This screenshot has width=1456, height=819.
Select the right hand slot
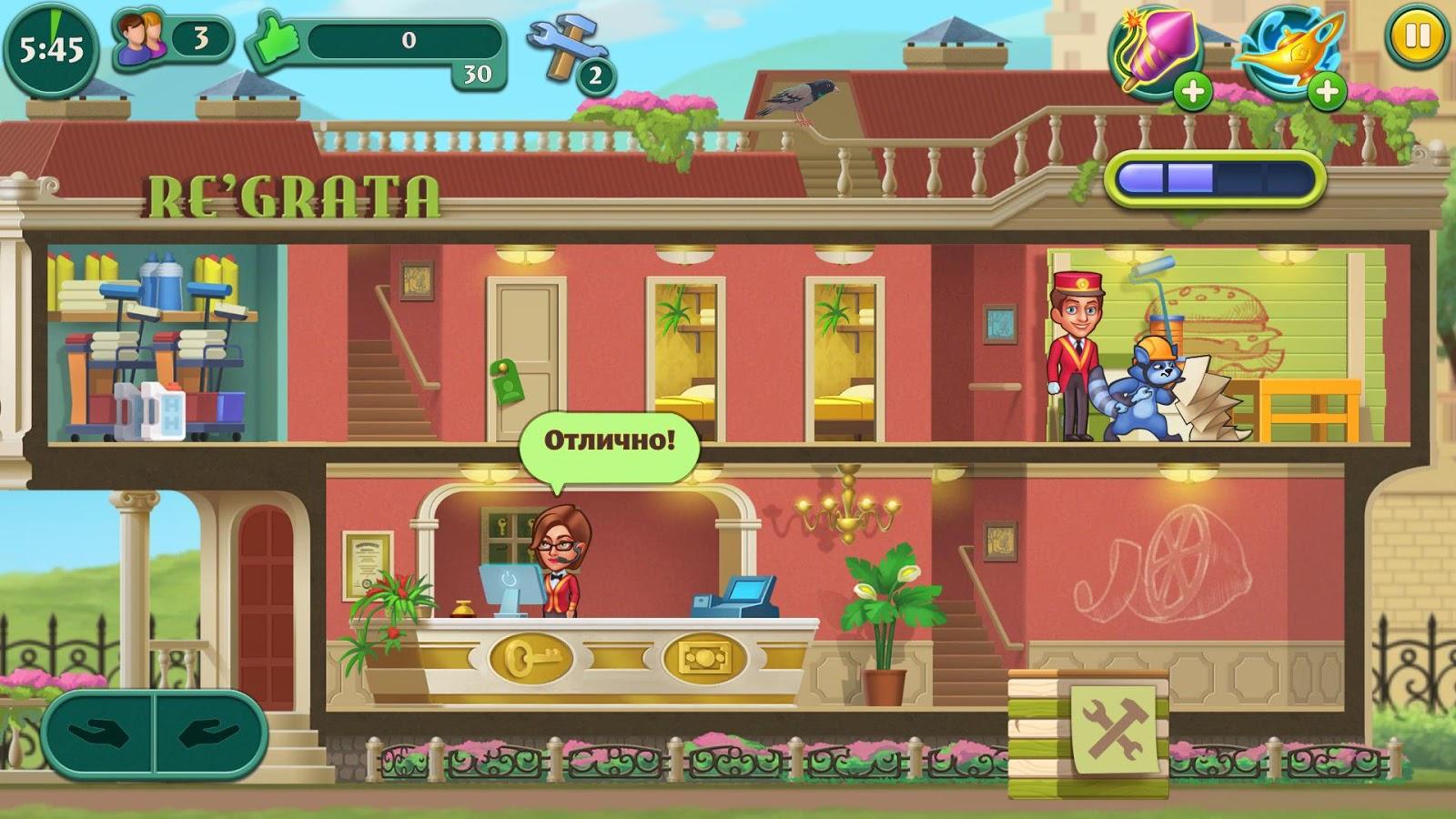tap(209, 734)
